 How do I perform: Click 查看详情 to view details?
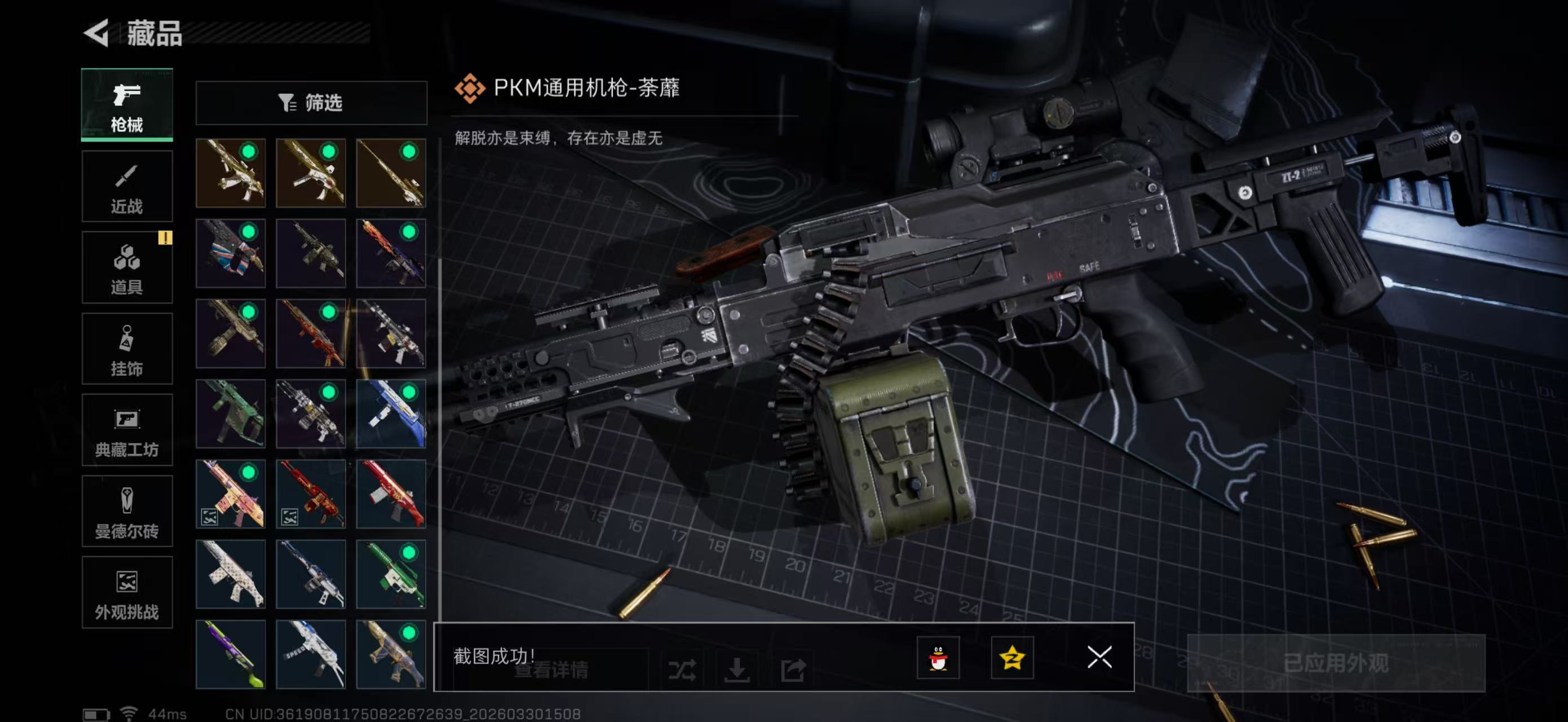[551, 671]
